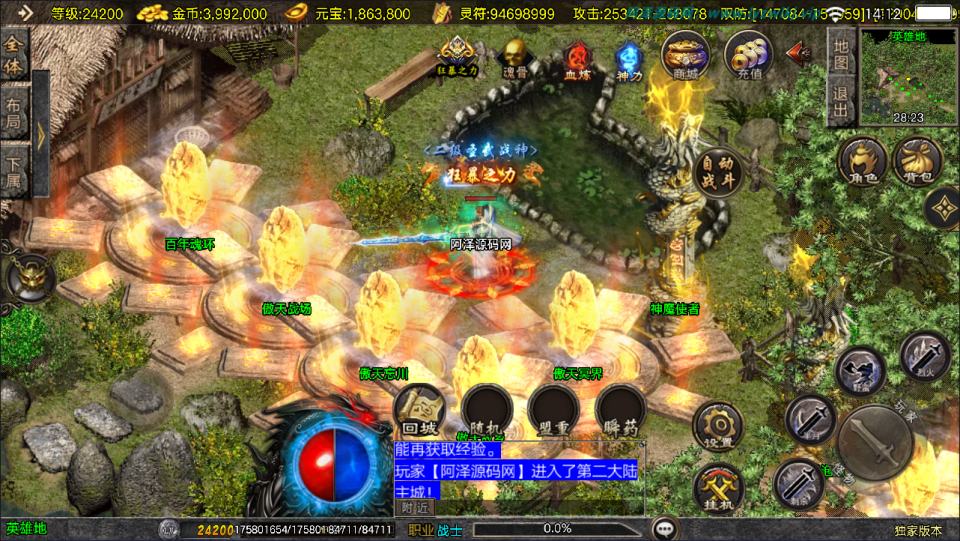Open the 角色 character sheet

click(861, 162)
